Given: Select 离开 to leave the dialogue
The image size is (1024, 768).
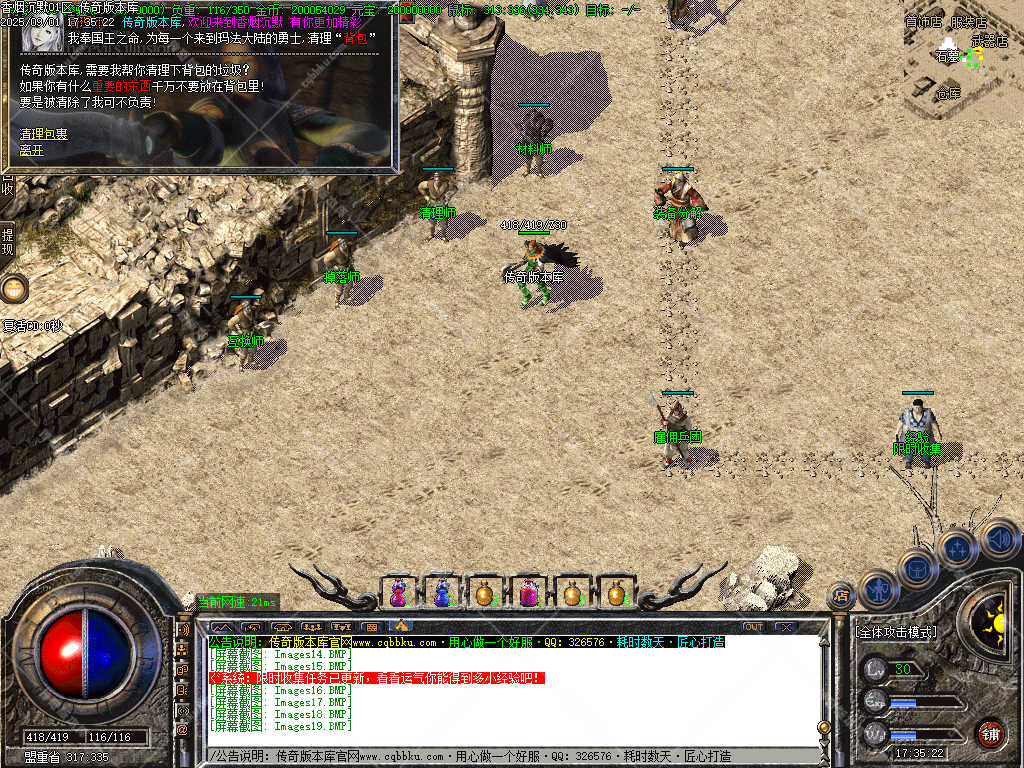Looking at the screenshot, I should pos(32,150).
